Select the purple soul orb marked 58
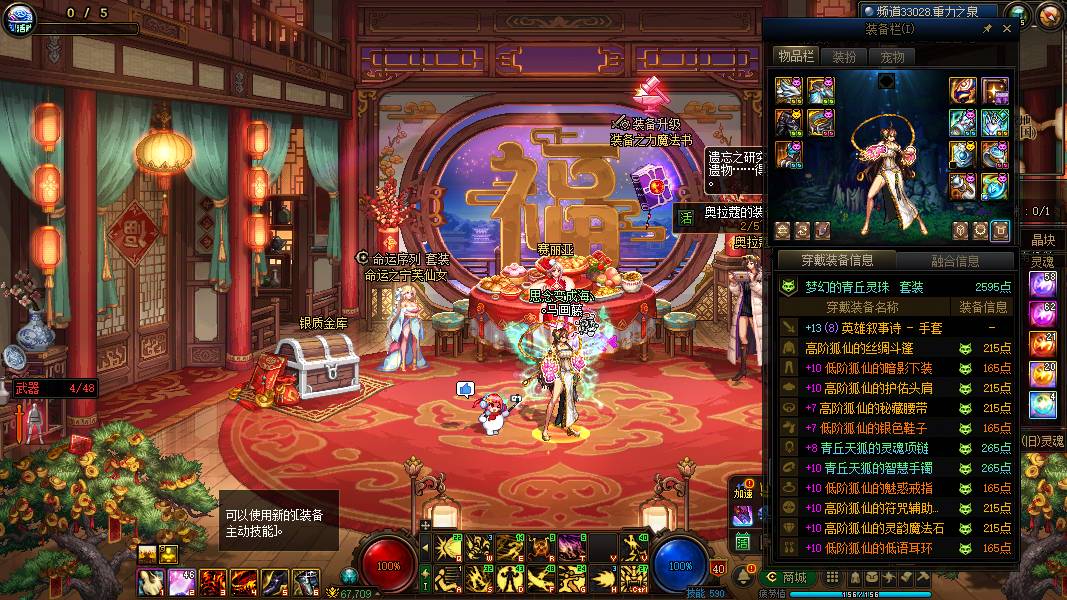 [1042, 284]
